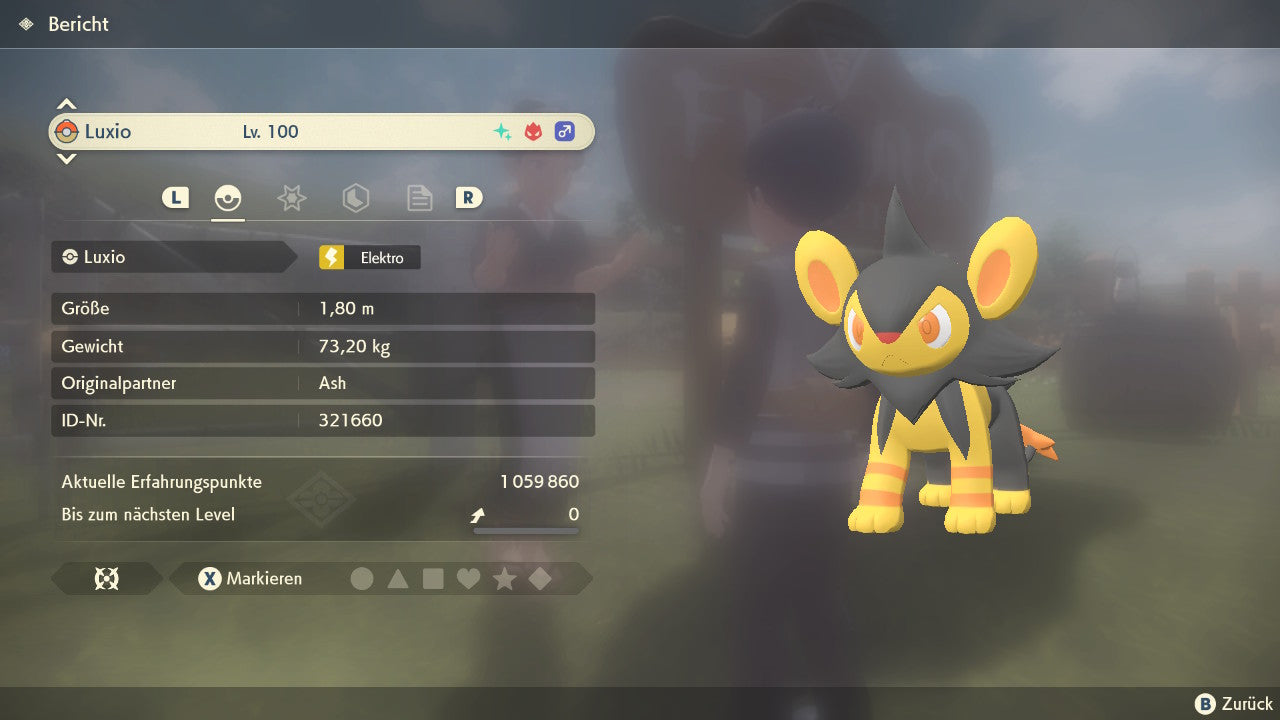Toggle the square marking
This screenshot has width=1280, height=720.
click(x=433, y=578)
